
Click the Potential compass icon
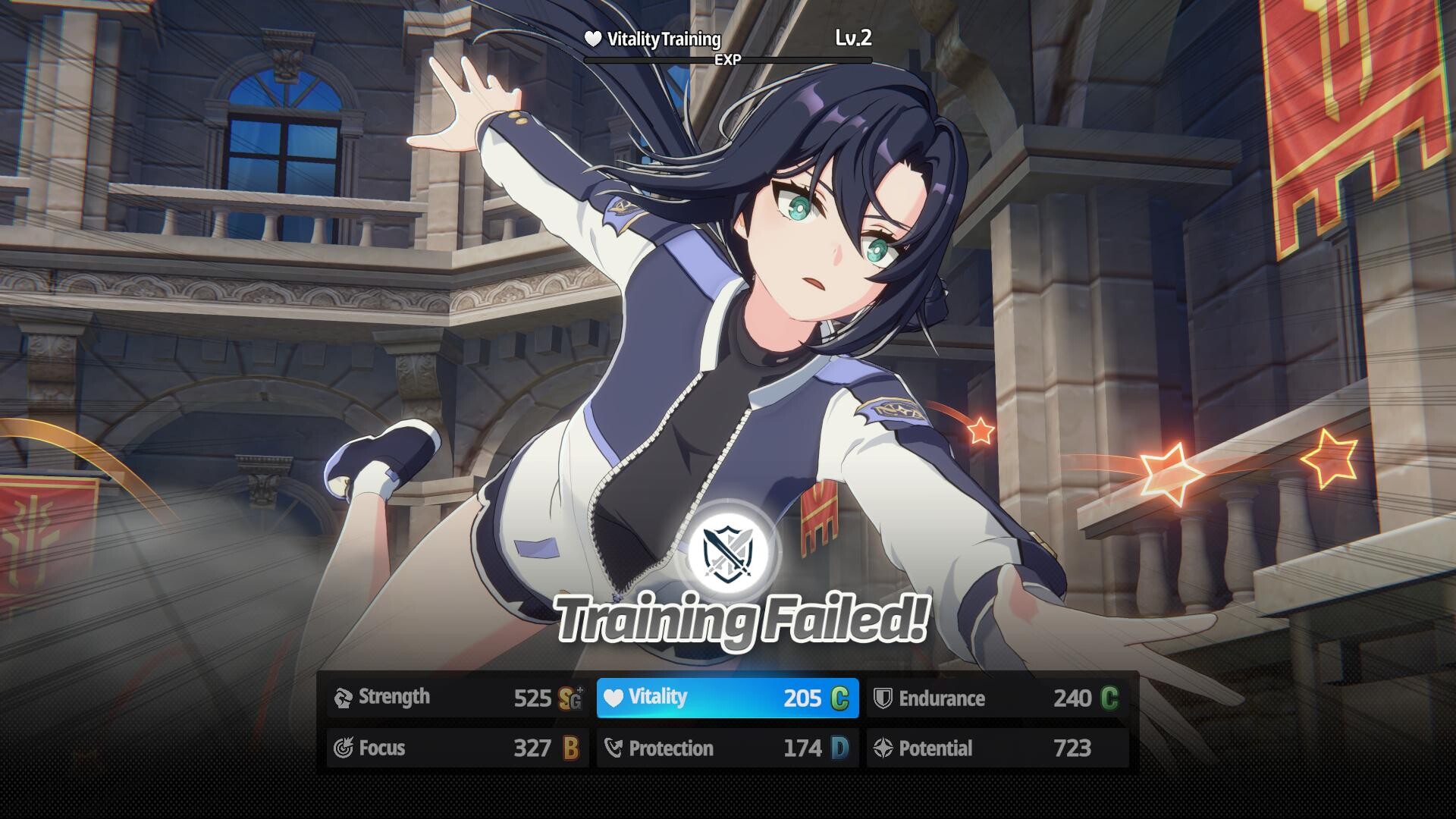[881, 748]
